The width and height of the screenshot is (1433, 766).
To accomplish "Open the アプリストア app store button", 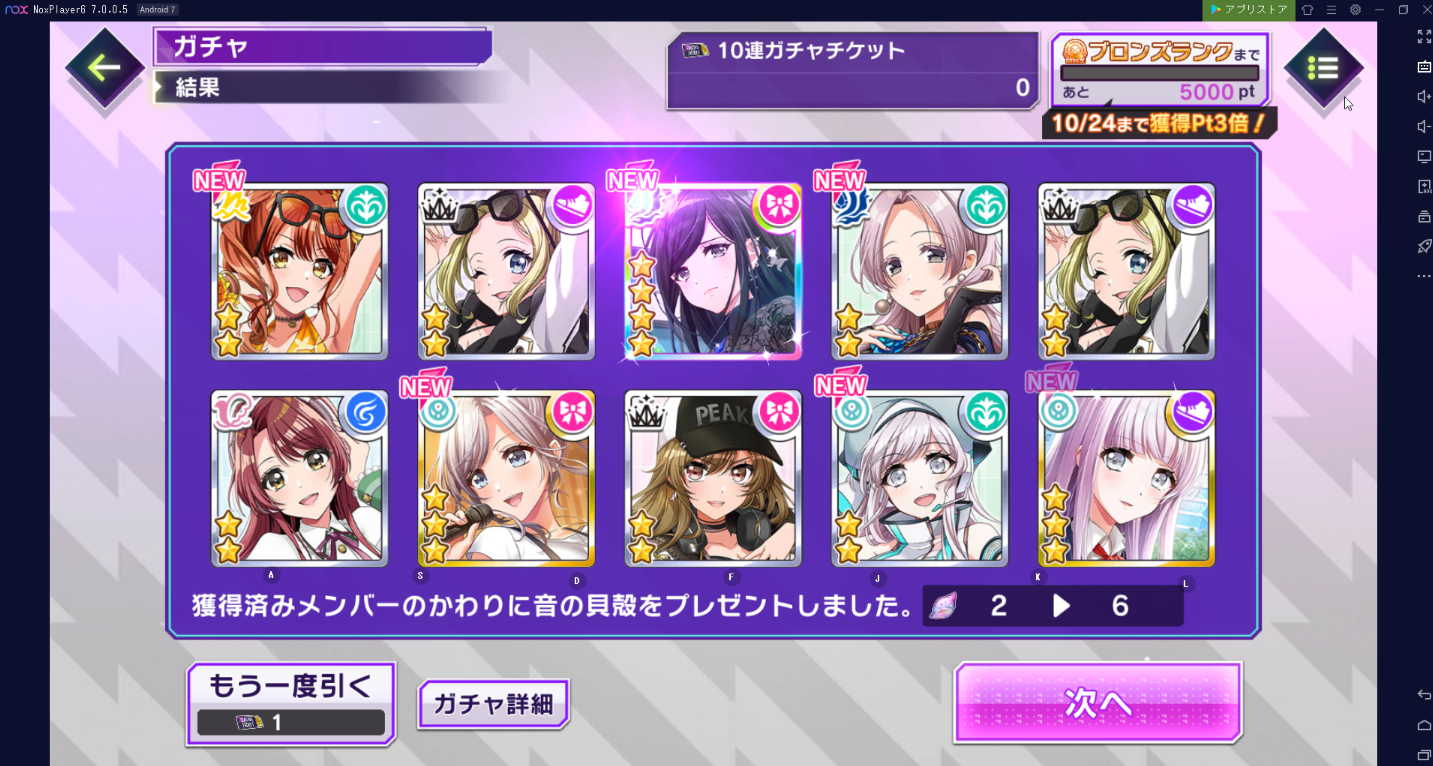I will coord(1248,9).
